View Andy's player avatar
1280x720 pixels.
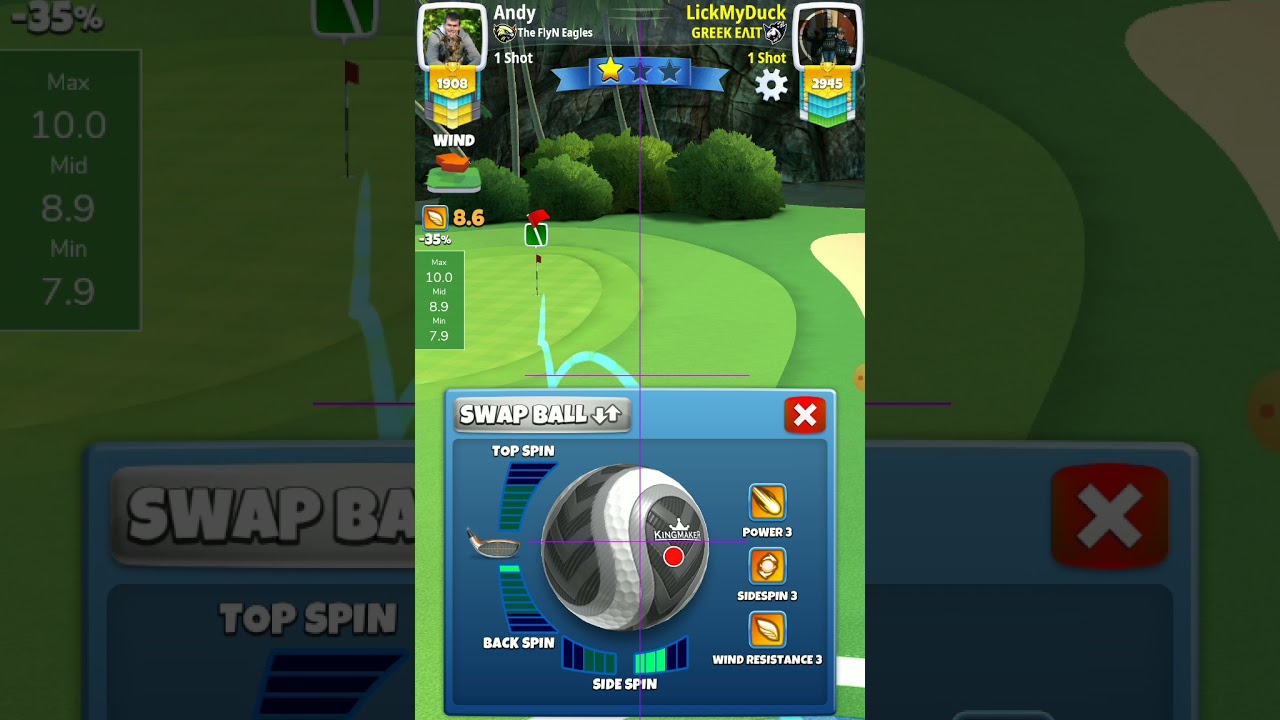tap(452, 37)
